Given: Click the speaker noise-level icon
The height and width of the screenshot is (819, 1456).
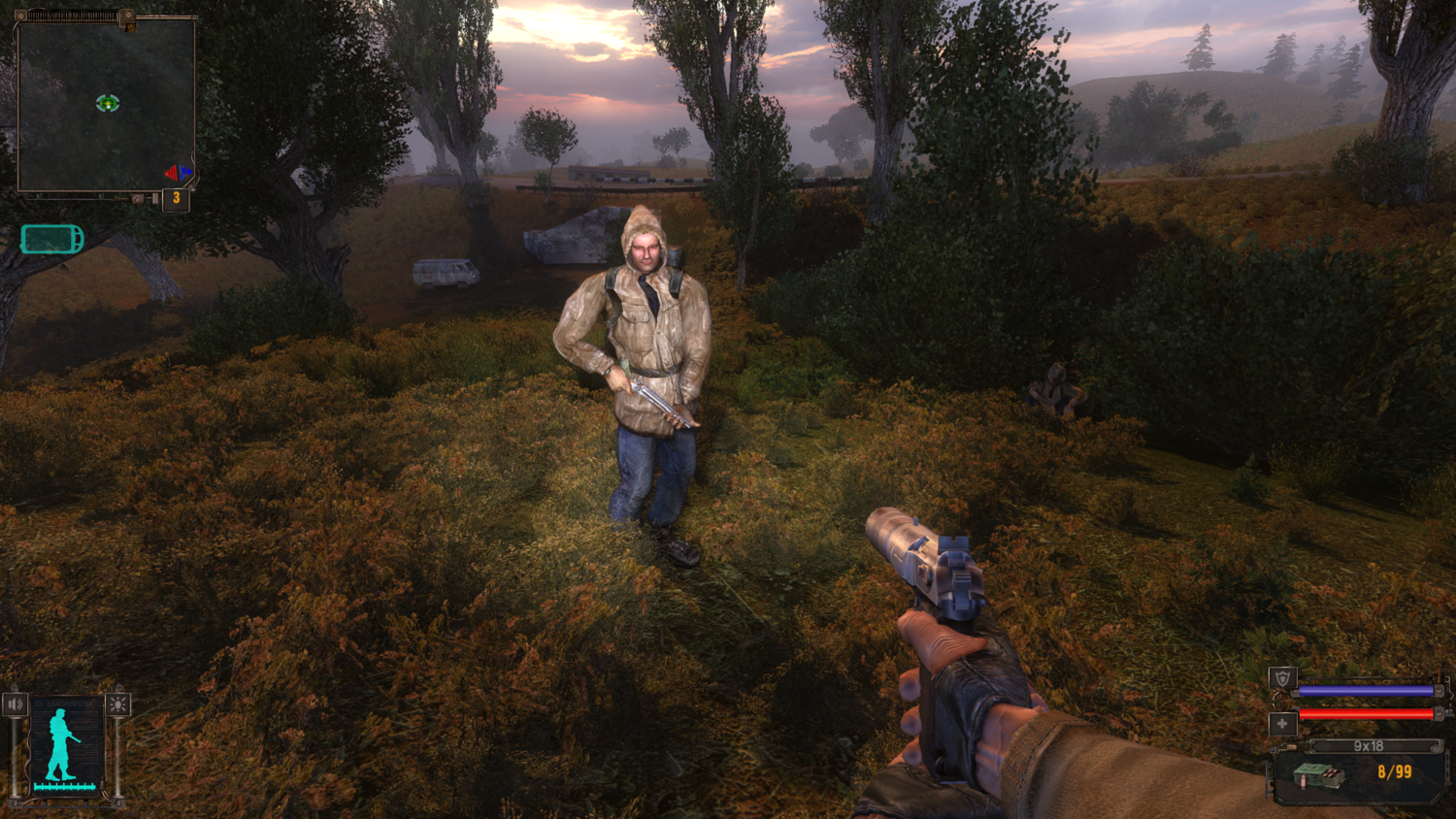Looking at the screenshot, I should 16,704.
